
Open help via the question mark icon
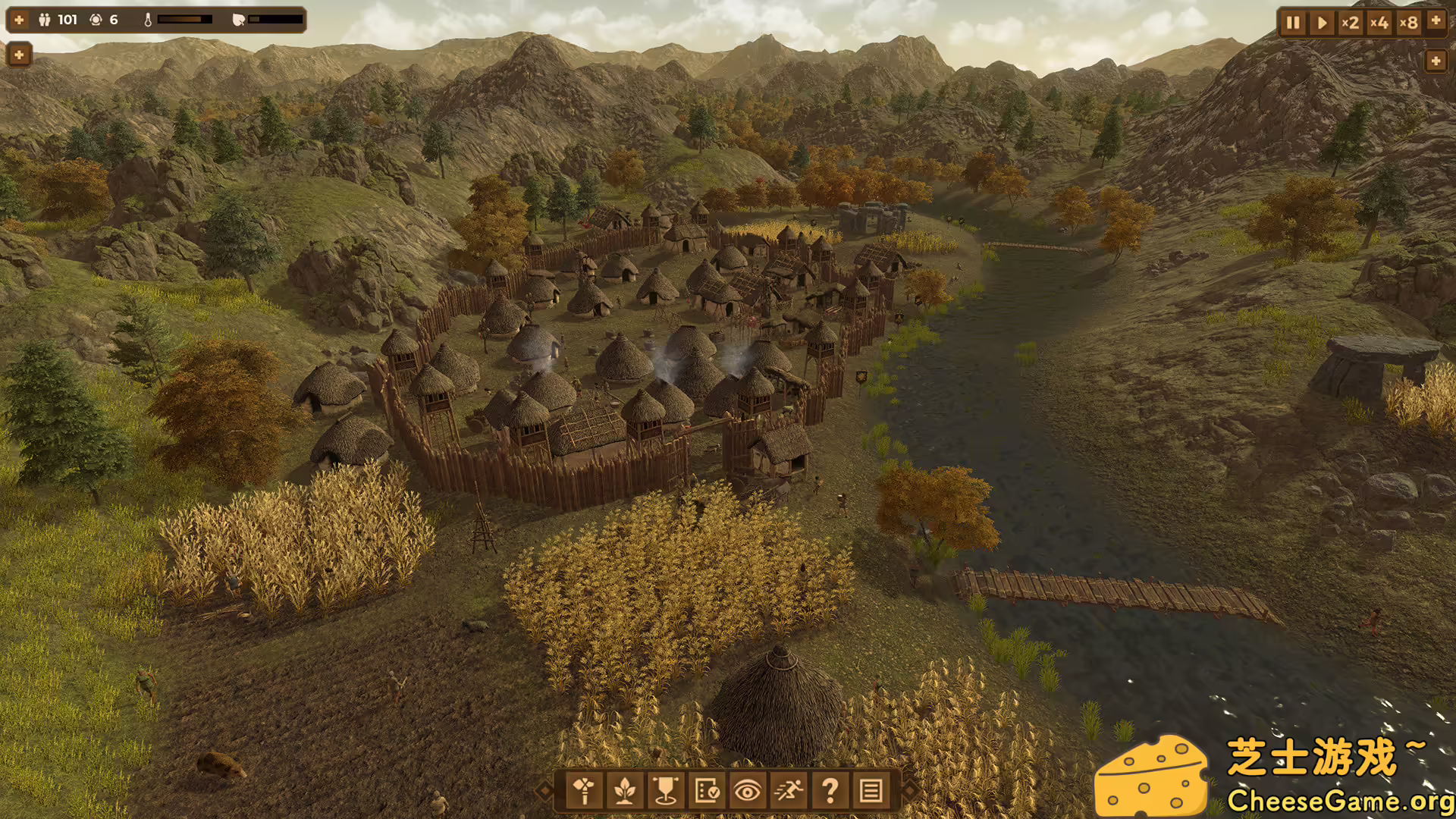tap(831, 792)
